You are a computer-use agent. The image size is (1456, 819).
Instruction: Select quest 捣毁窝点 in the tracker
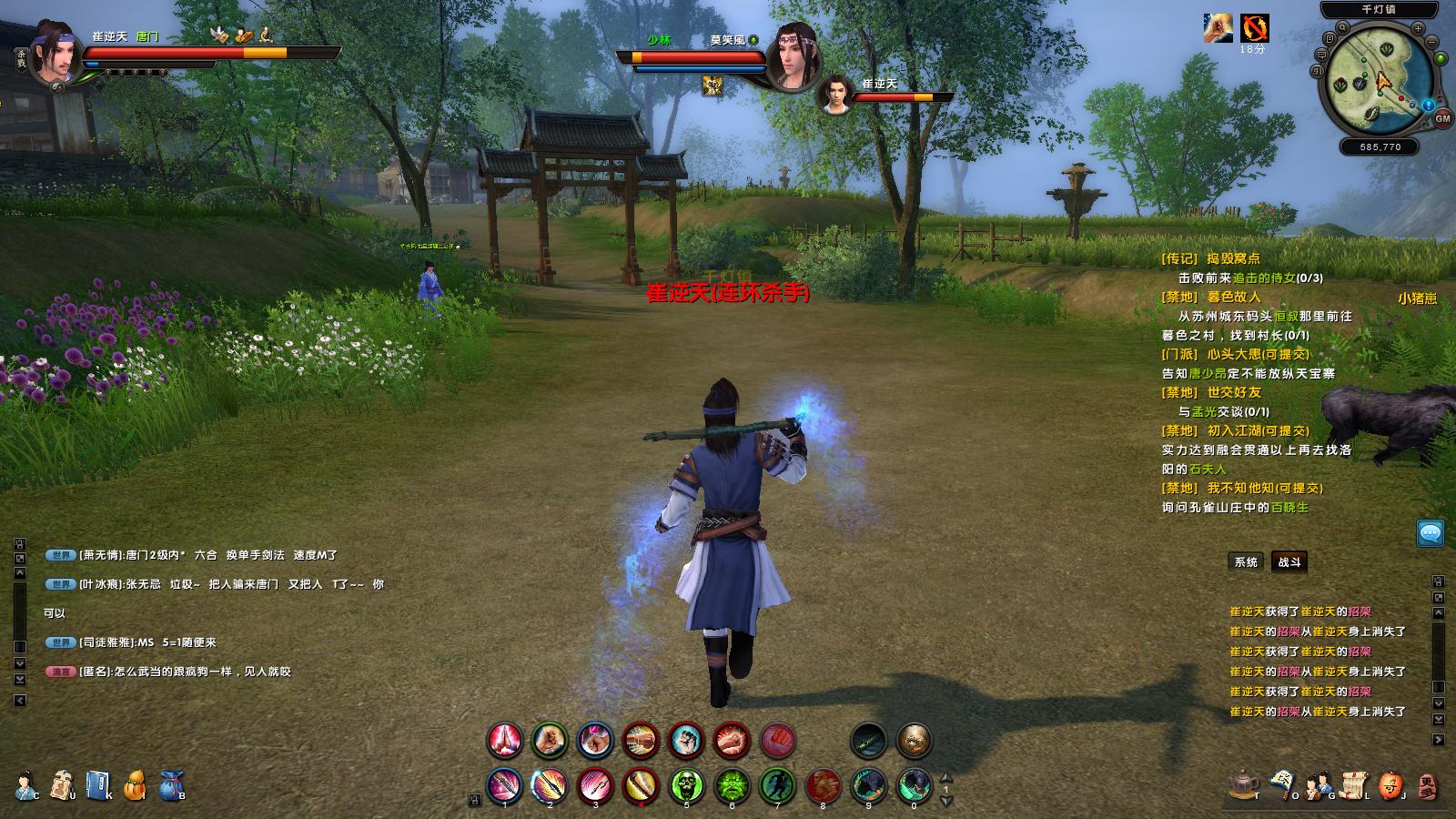(x=1232, y=258)
